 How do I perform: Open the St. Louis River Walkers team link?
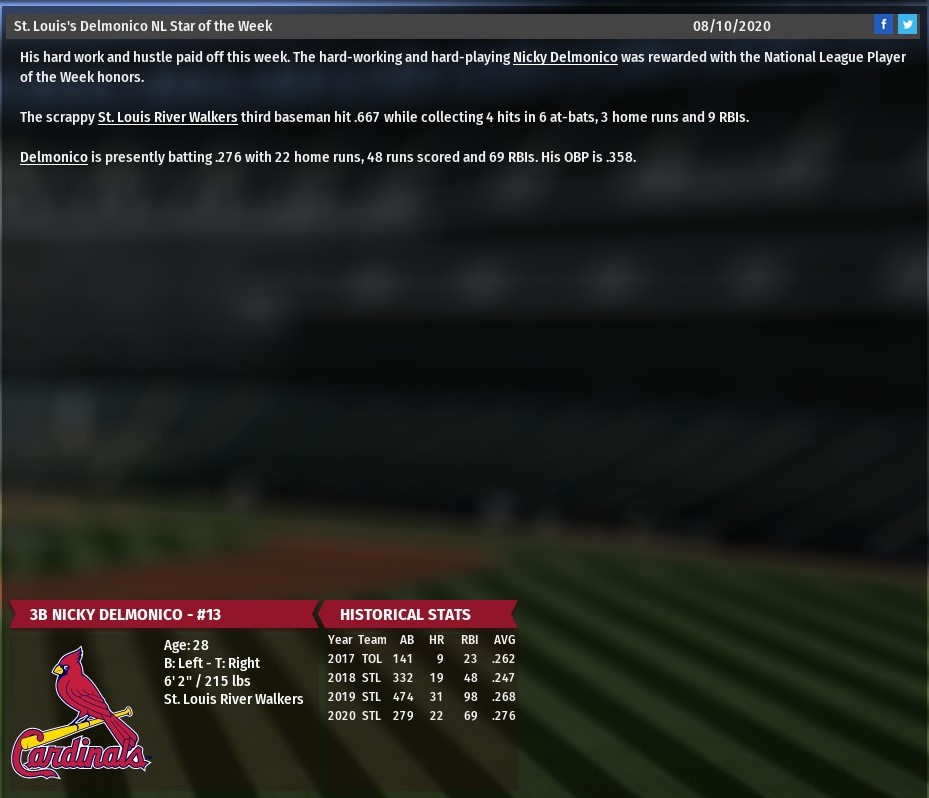pyautogui.click(x=168, y=117)
